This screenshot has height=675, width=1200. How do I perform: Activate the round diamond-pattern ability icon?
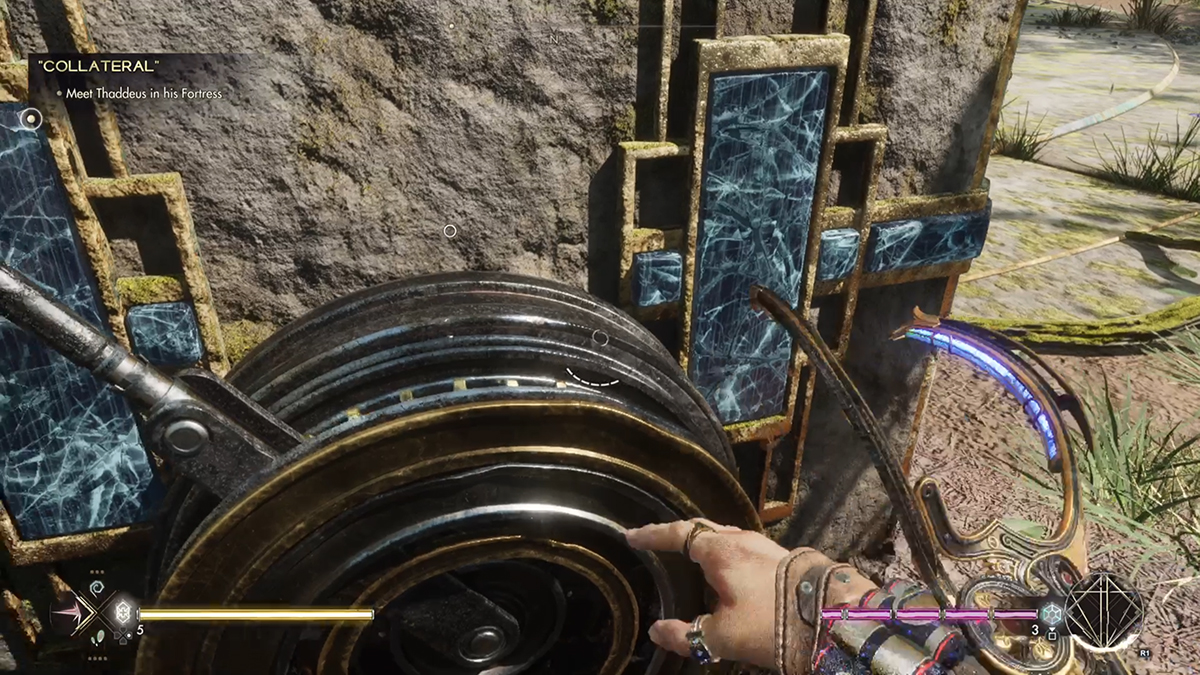pos(1103,611)
